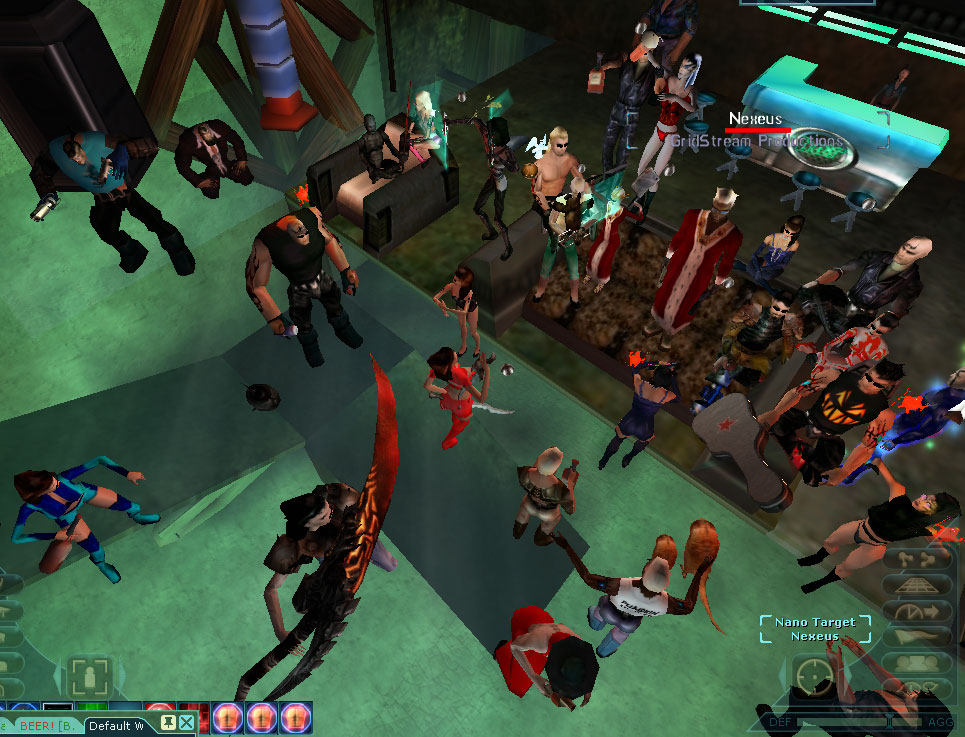
Task: Close the chat window with the X
Action: [x=187, y=722]
